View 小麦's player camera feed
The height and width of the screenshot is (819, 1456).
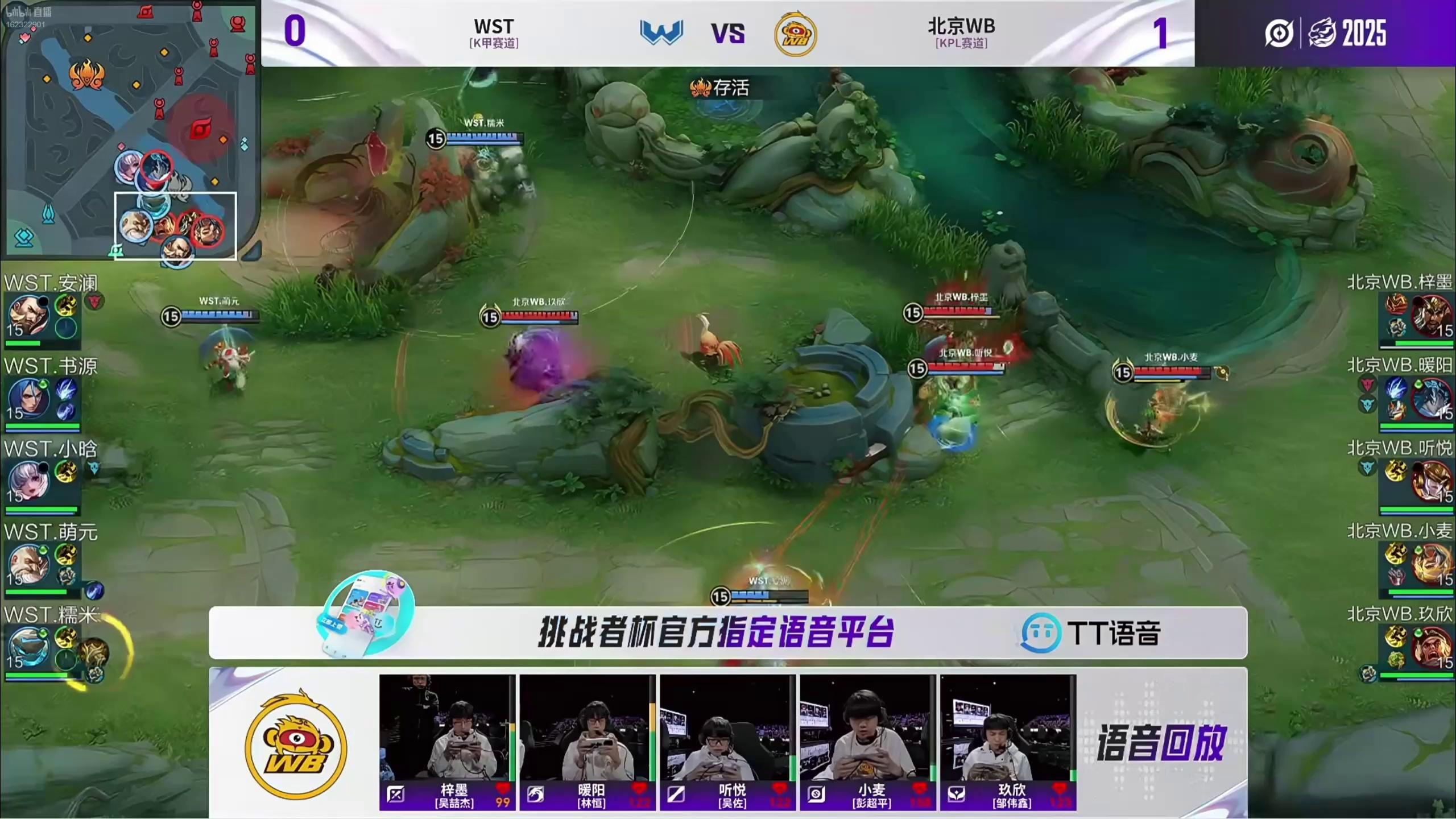[x=867, y=728]
